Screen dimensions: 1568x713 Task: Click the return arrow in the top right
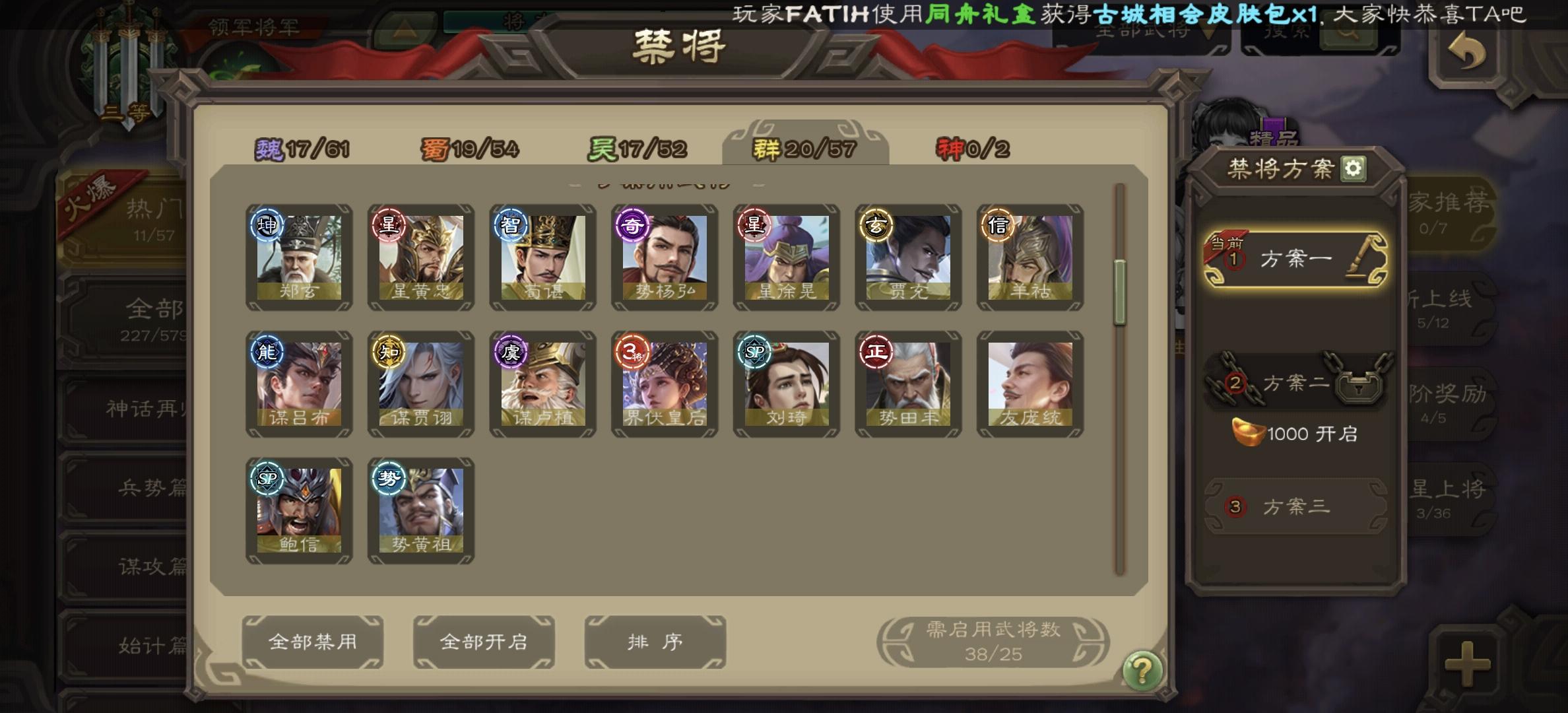[x=1468, y=50]
